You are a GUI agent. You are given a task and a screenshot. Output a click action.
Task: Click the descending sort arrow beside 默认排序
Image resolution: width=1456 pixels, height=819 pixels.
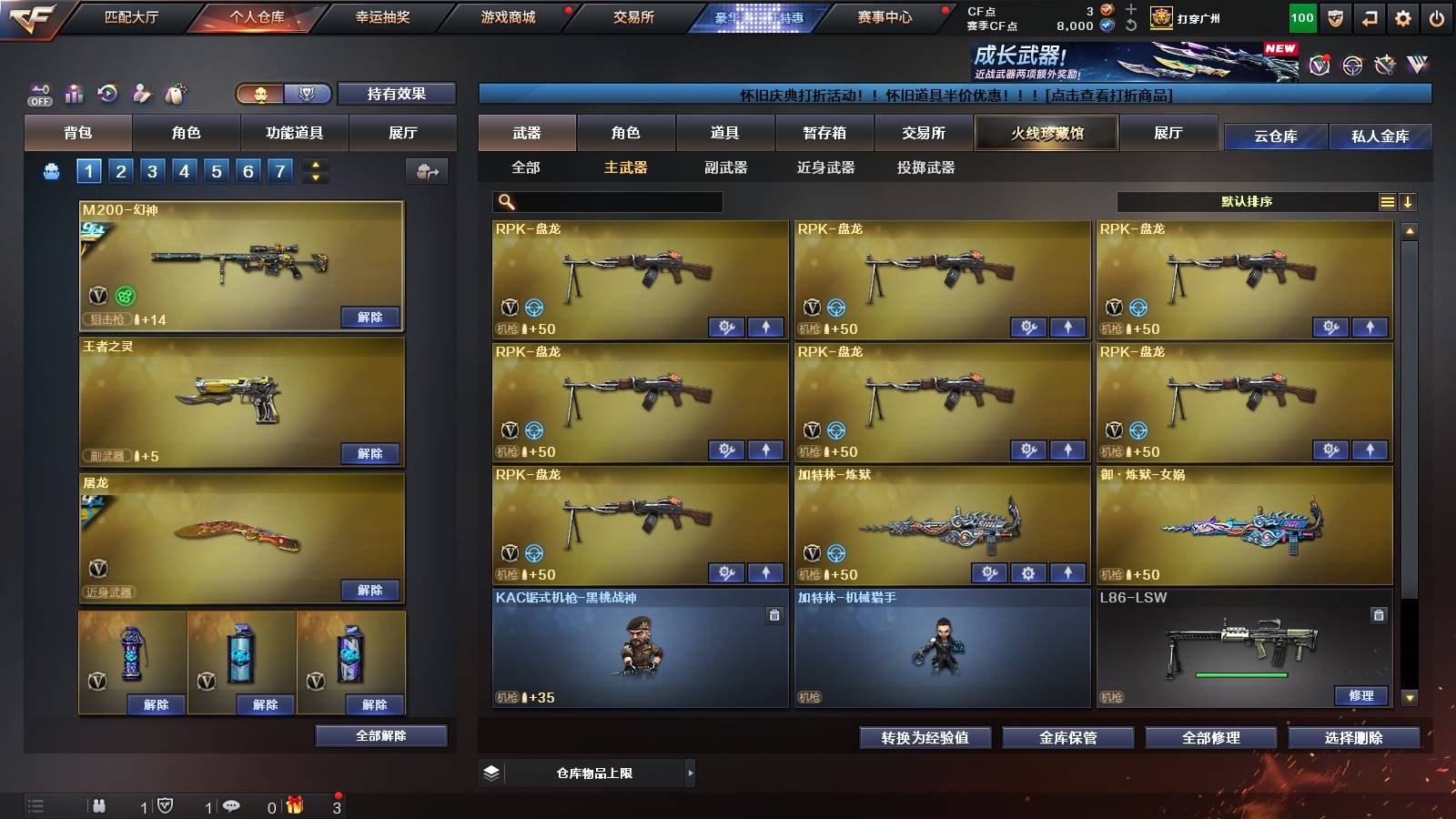(1409, 201)
